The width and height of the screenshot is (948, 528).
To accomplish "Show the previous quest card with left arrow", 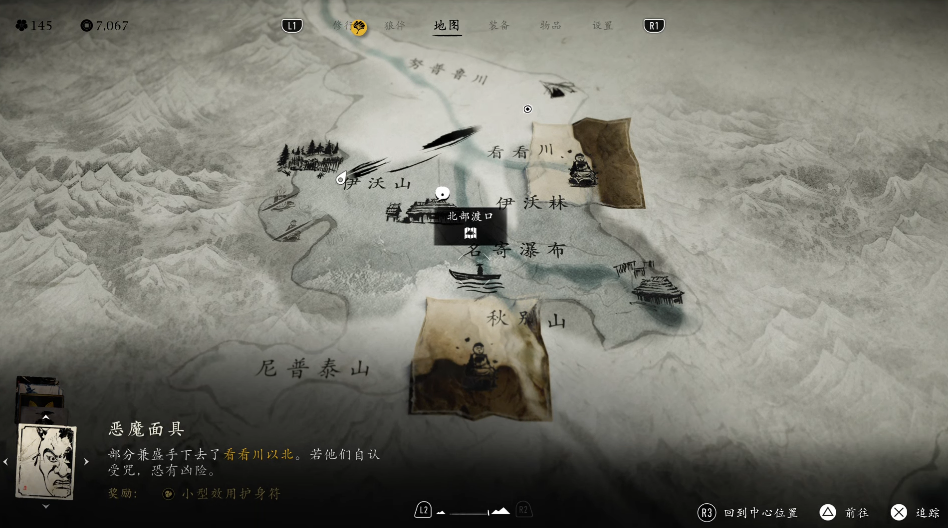I will click(6, 461).
